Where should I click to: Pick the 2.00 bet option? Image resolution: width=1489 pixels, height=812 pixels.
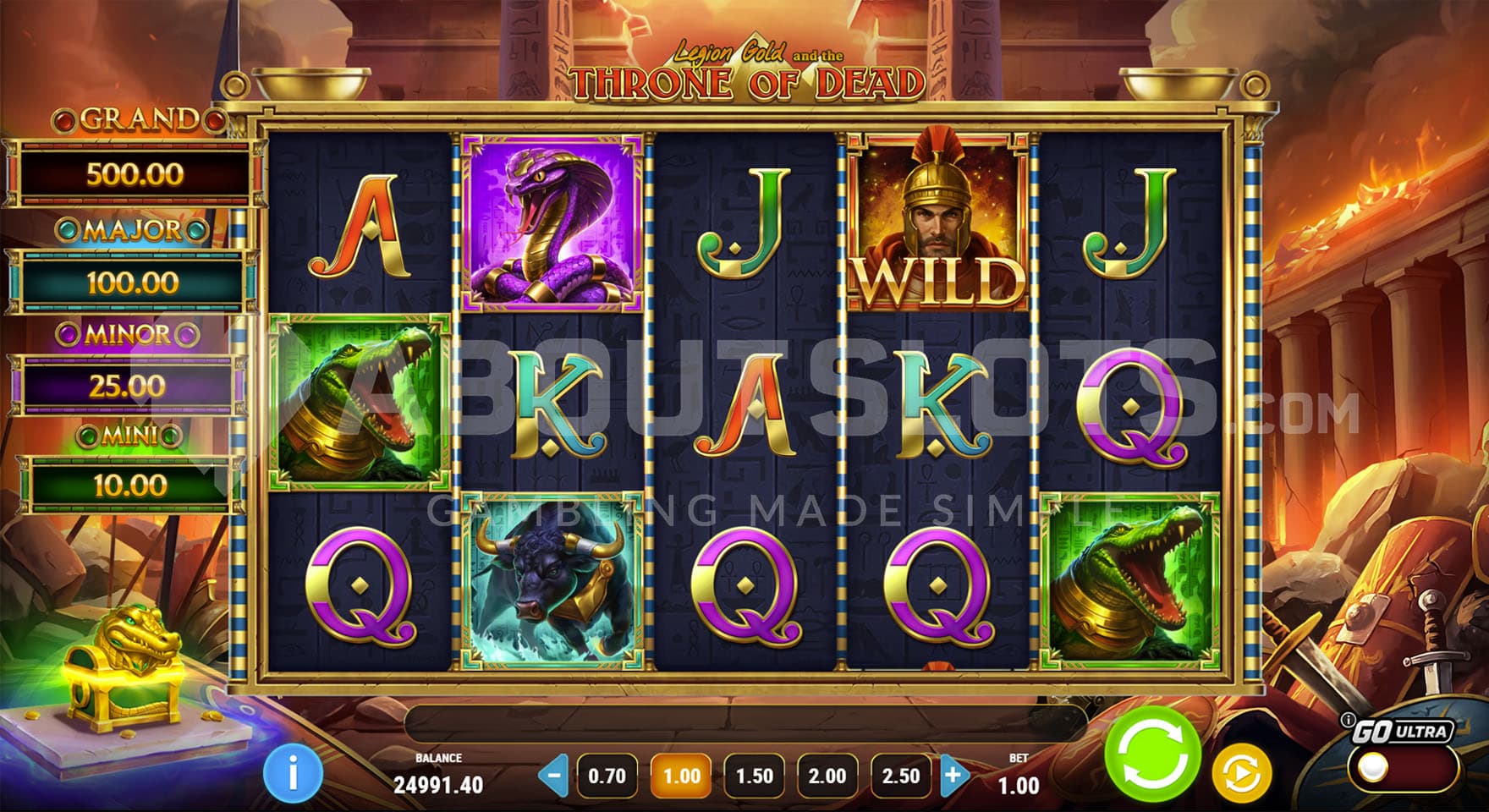(827, 776)
